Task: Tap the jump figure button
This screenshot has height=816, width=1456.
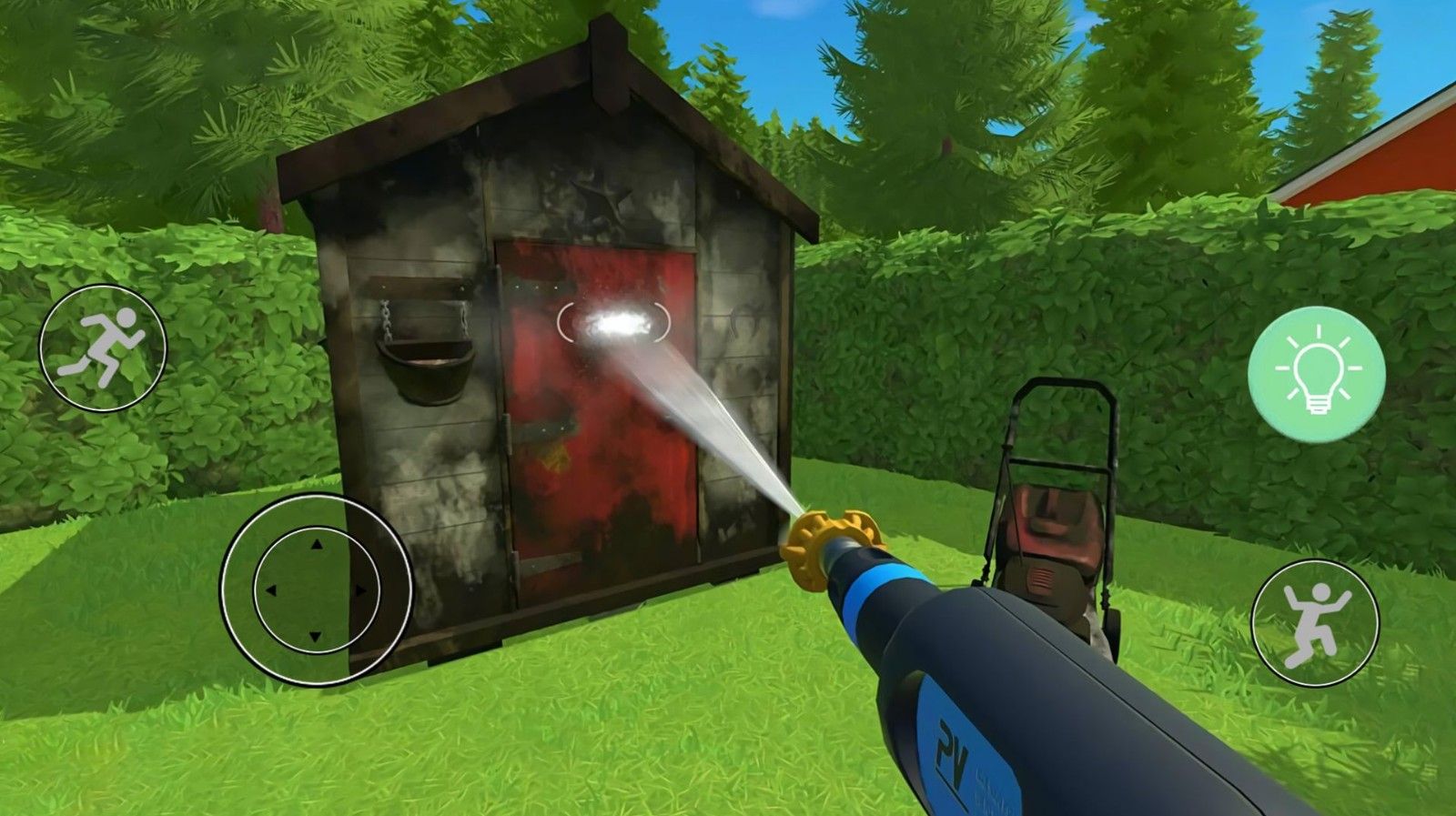Action: [1315, 622]
